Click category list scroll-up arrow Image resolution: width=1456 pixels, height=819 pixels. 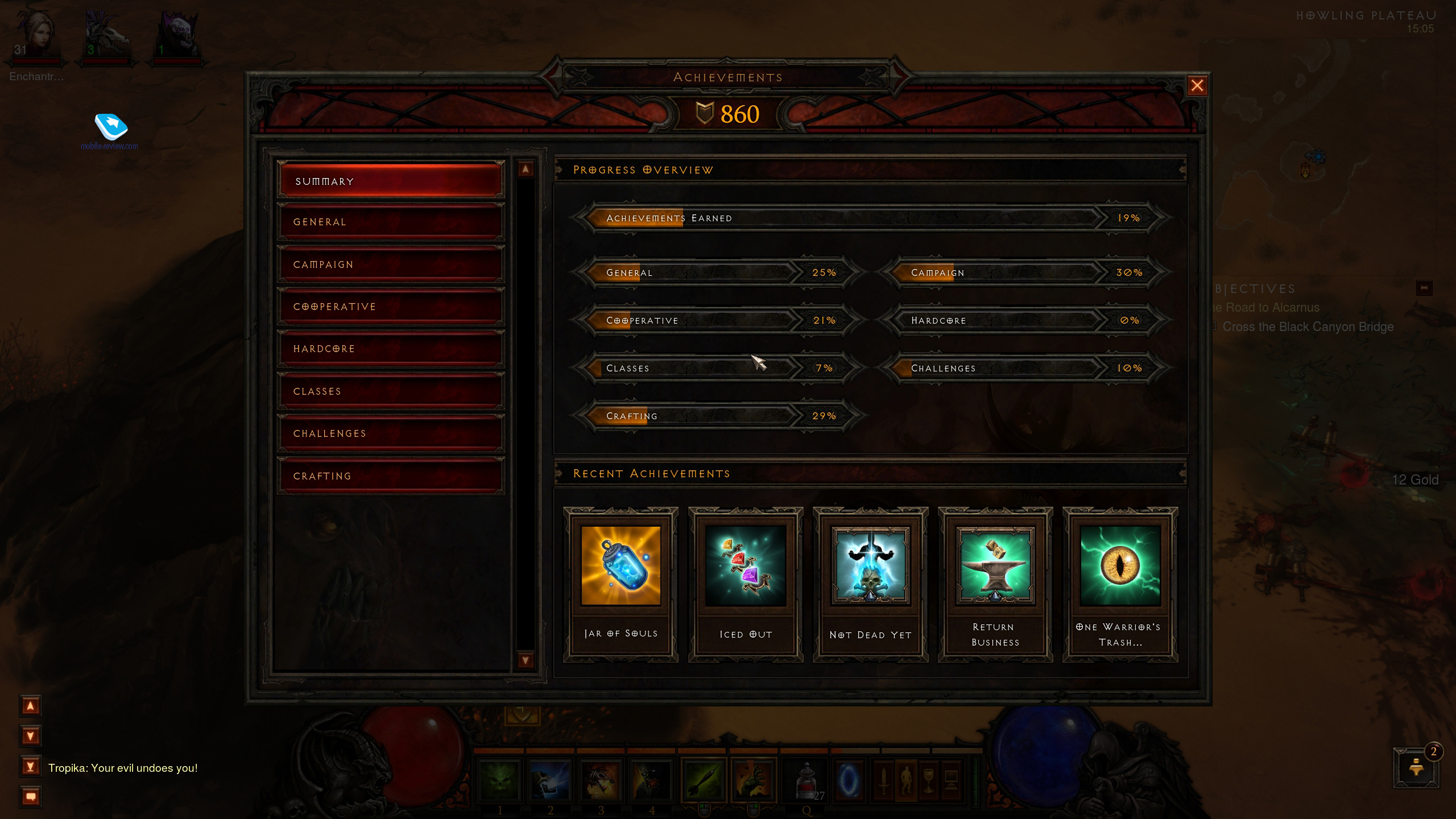525,169
